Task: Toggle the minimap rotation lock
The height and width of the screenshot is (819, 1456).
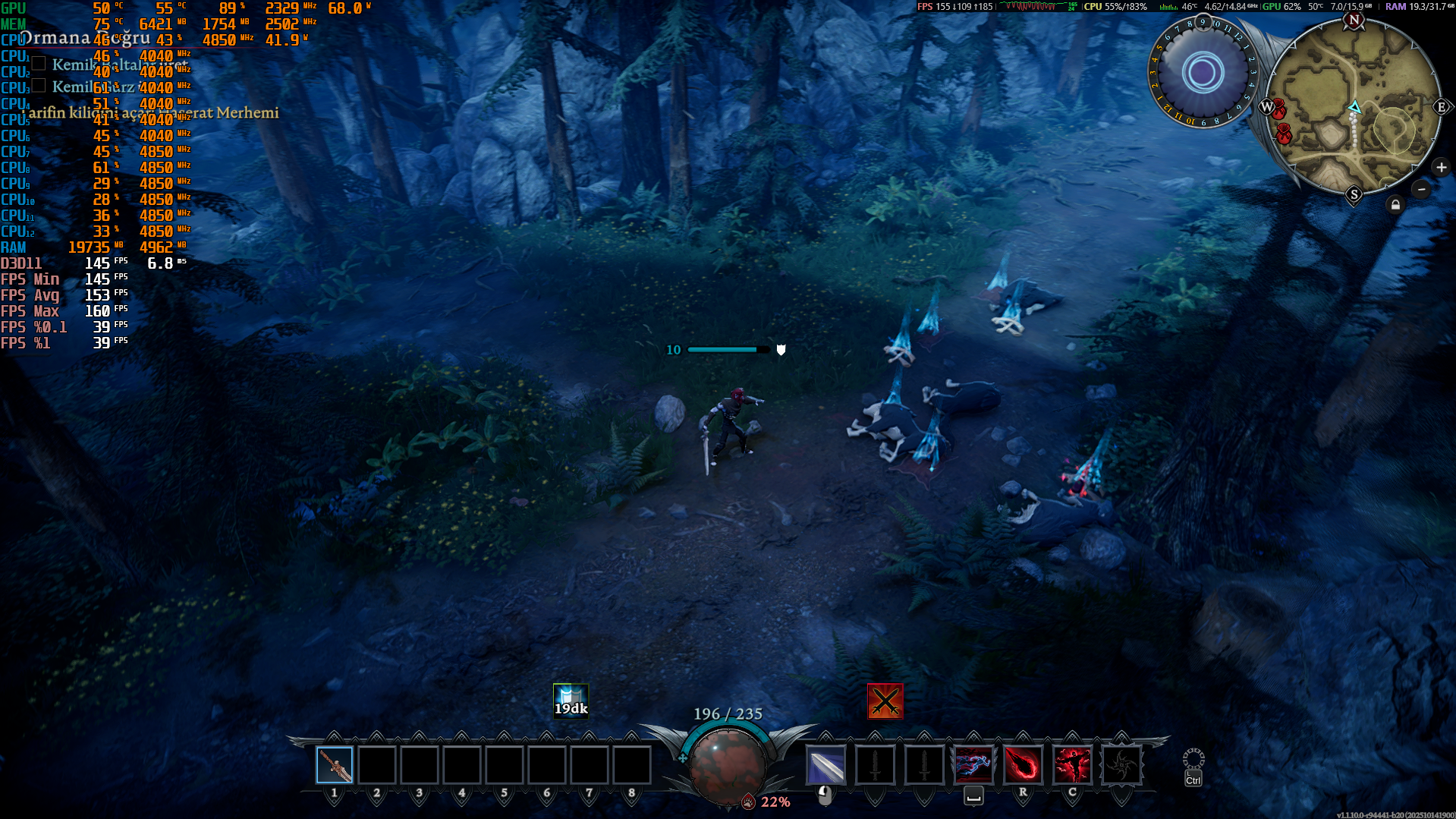Action: [x=1395, y=205]
